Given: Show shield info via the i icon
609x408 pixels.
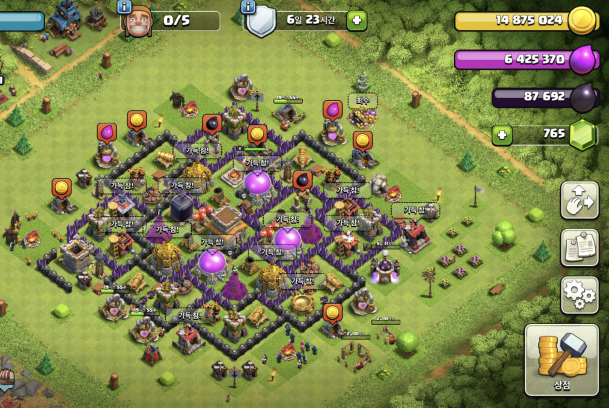Looking at the screenshot, I should [x=250, y=6].
